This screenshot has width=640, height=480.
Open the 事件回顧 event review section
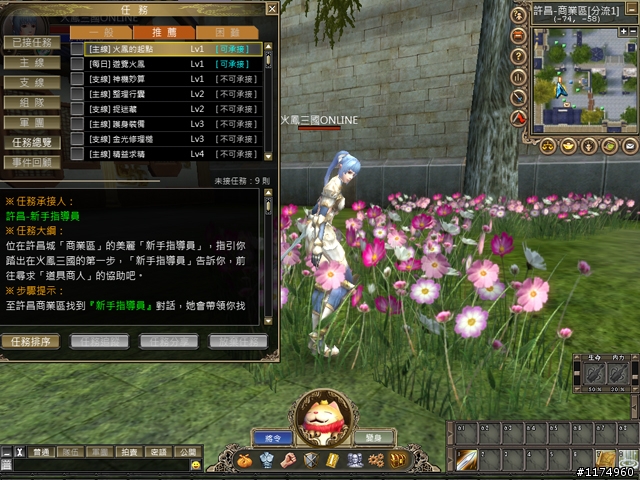click(28, 161)
